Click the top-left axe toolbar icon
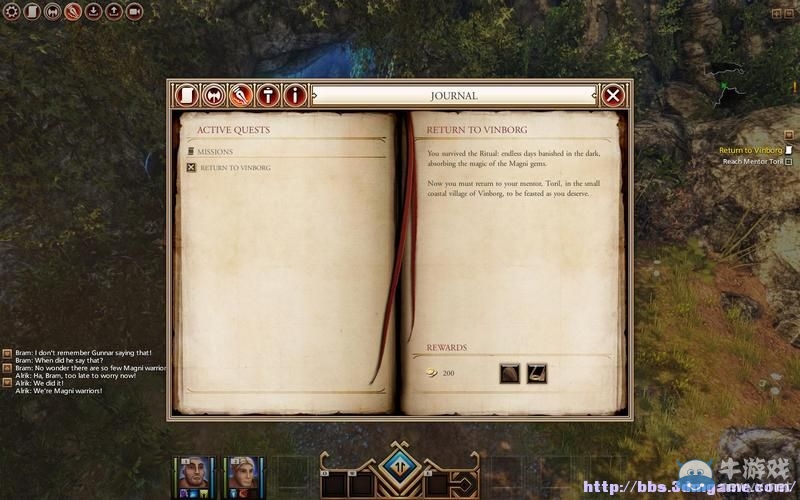The width and height of the screenshot is (800, 500). pyautogui.click(x=51, y=12)
